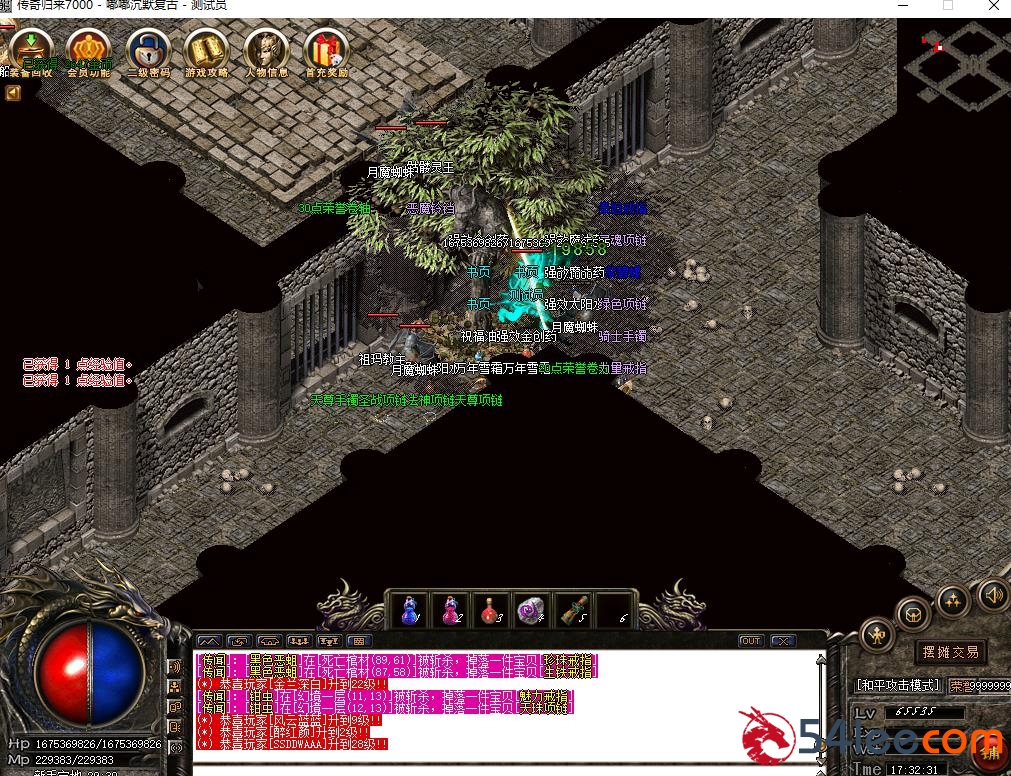This screenshot has height=776, width=1011.
Task: Open the 装备回收 equipment recycle icon
Action: click(x=30, y=50)
